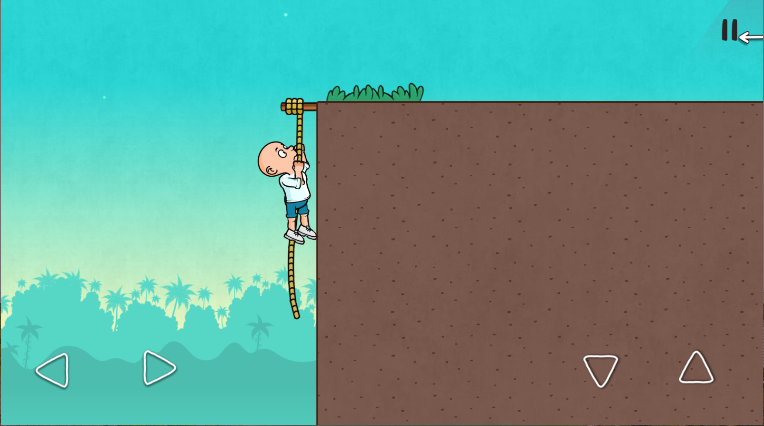The width and height of the screenshot is (764, 426).
Task: Tap the left arrow movement button
Action: click(52, 370)
